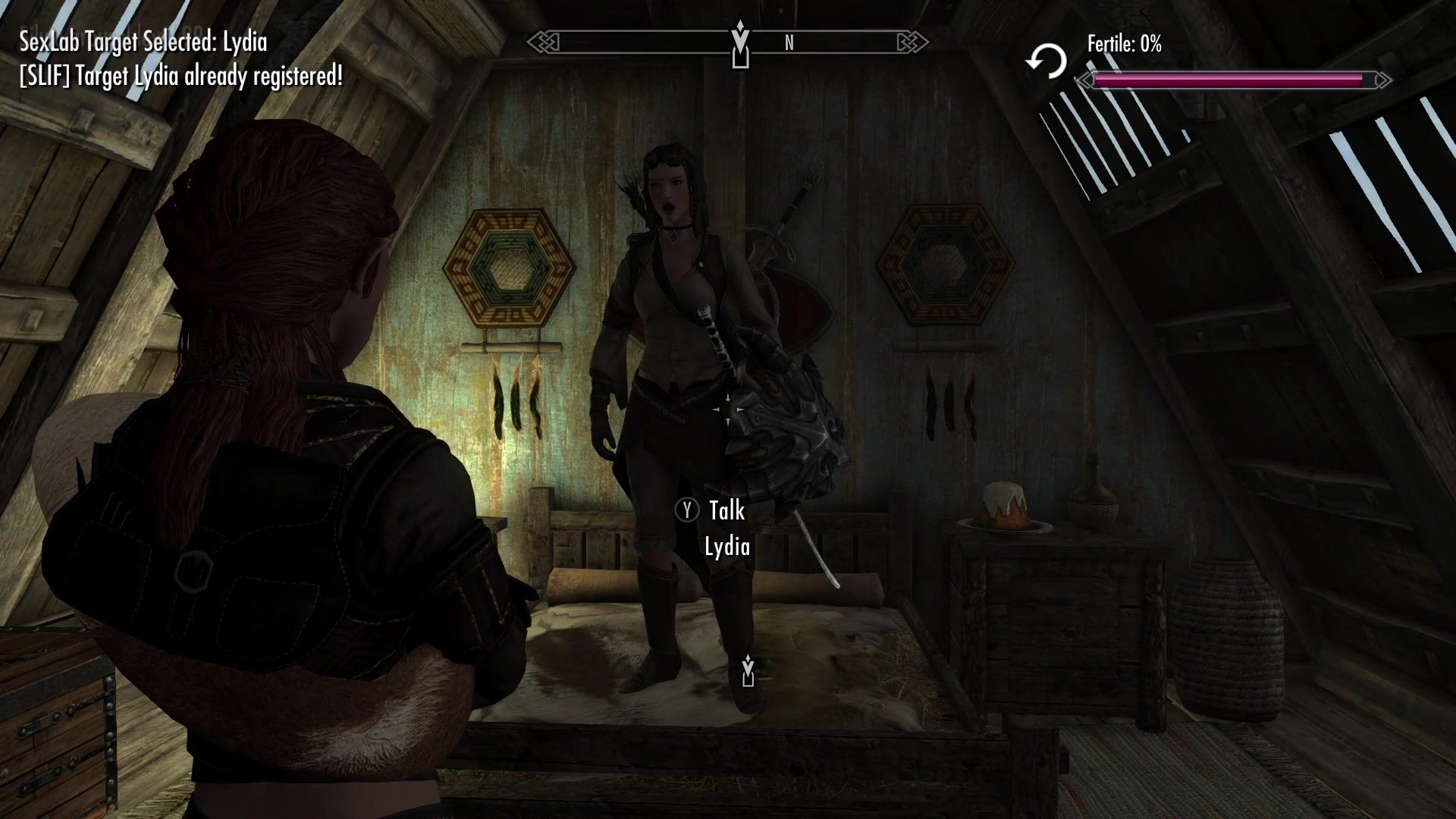Viewport: 1456px width, 819px height.
Task: Select the quest marker on the compass
Action: (740, 44)
